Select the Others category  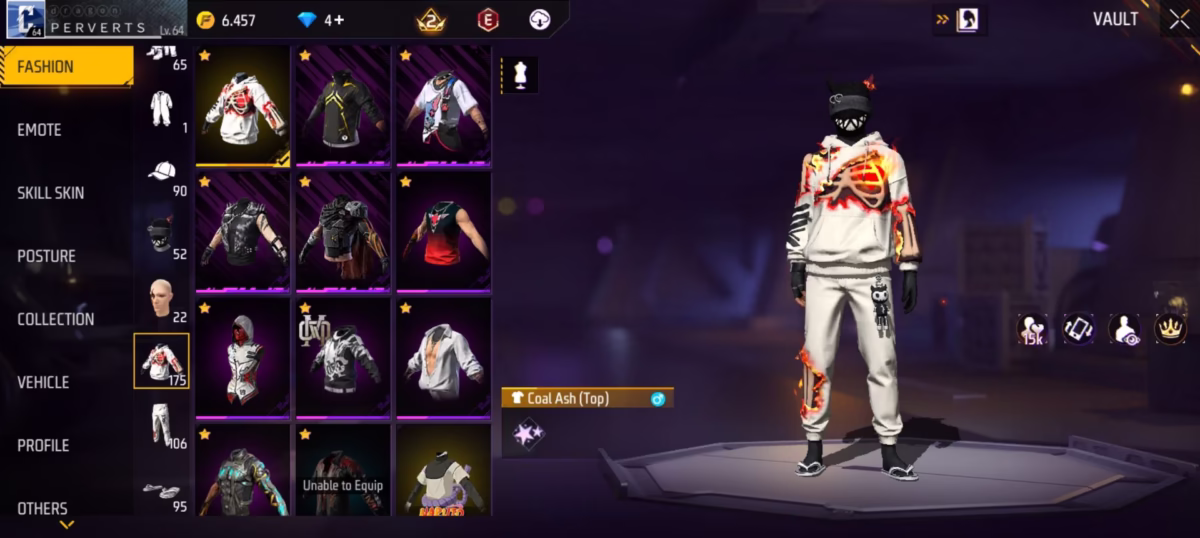tap(43, 508)
